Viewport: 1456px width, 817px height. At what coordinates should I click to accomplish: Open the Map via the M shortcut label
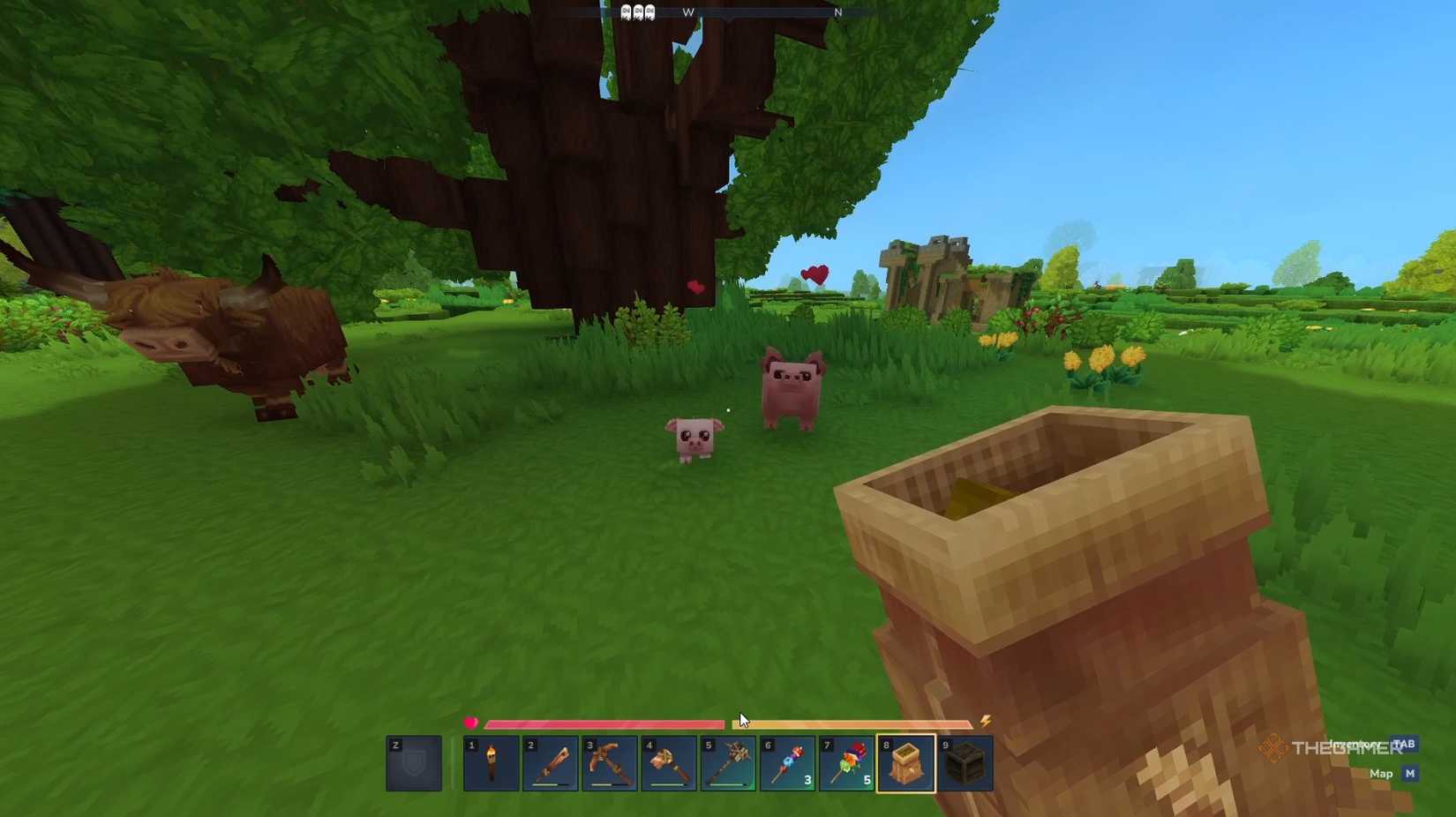[x=1410, y=774]
